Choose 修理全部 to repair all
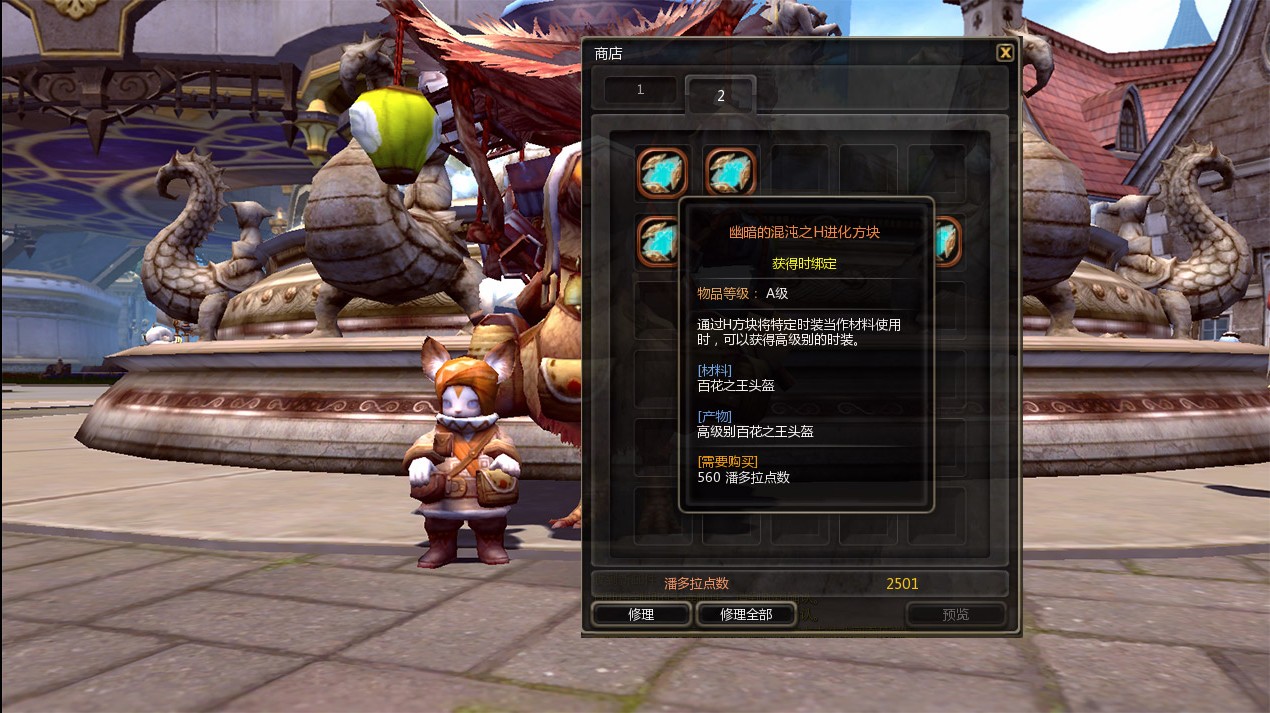This screenshot has height=713, width=1270. pyautogui.click(x=746, y=614)
